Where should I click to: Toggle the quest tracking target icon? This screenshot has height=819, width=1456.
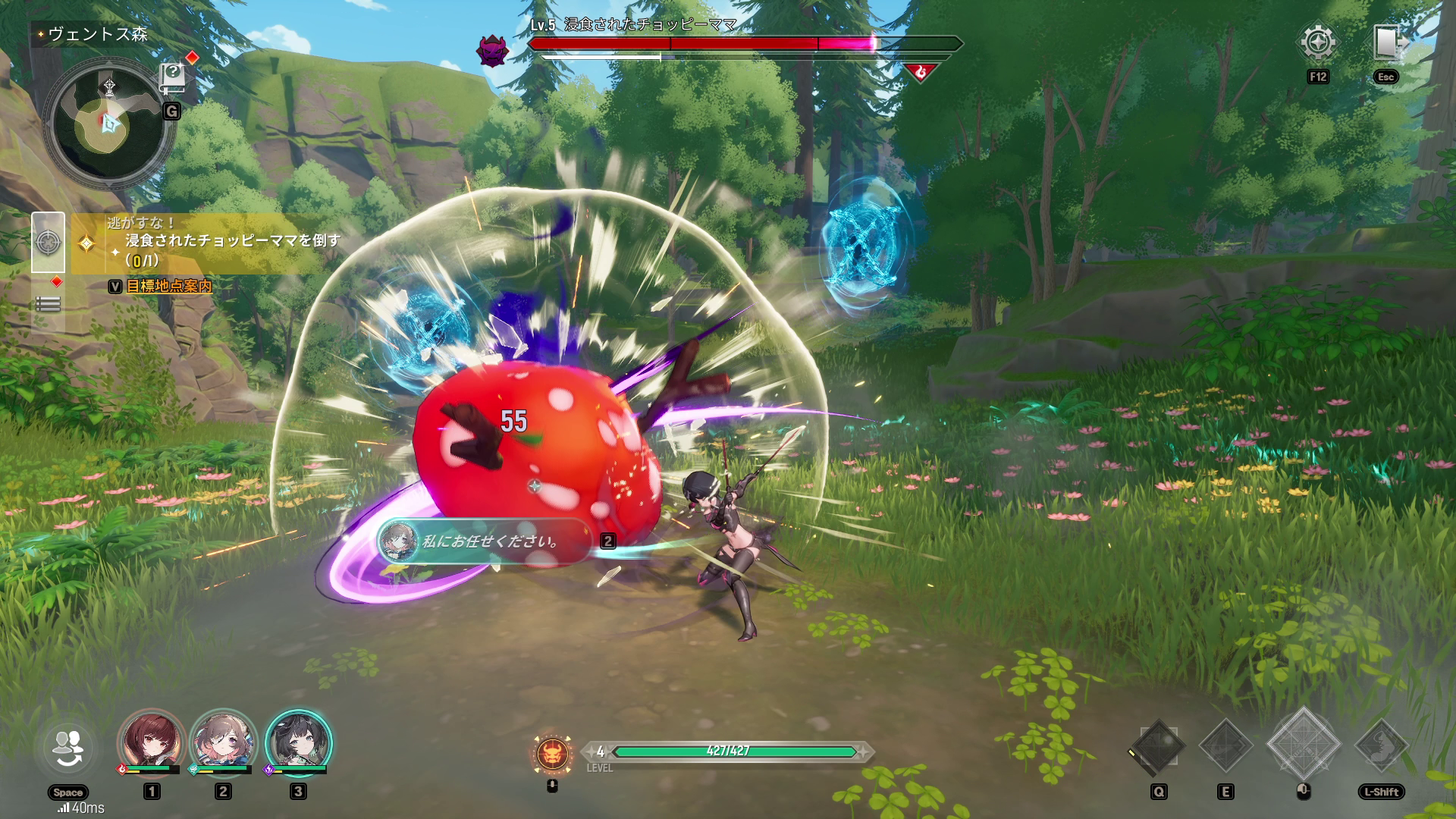(48, 243)
